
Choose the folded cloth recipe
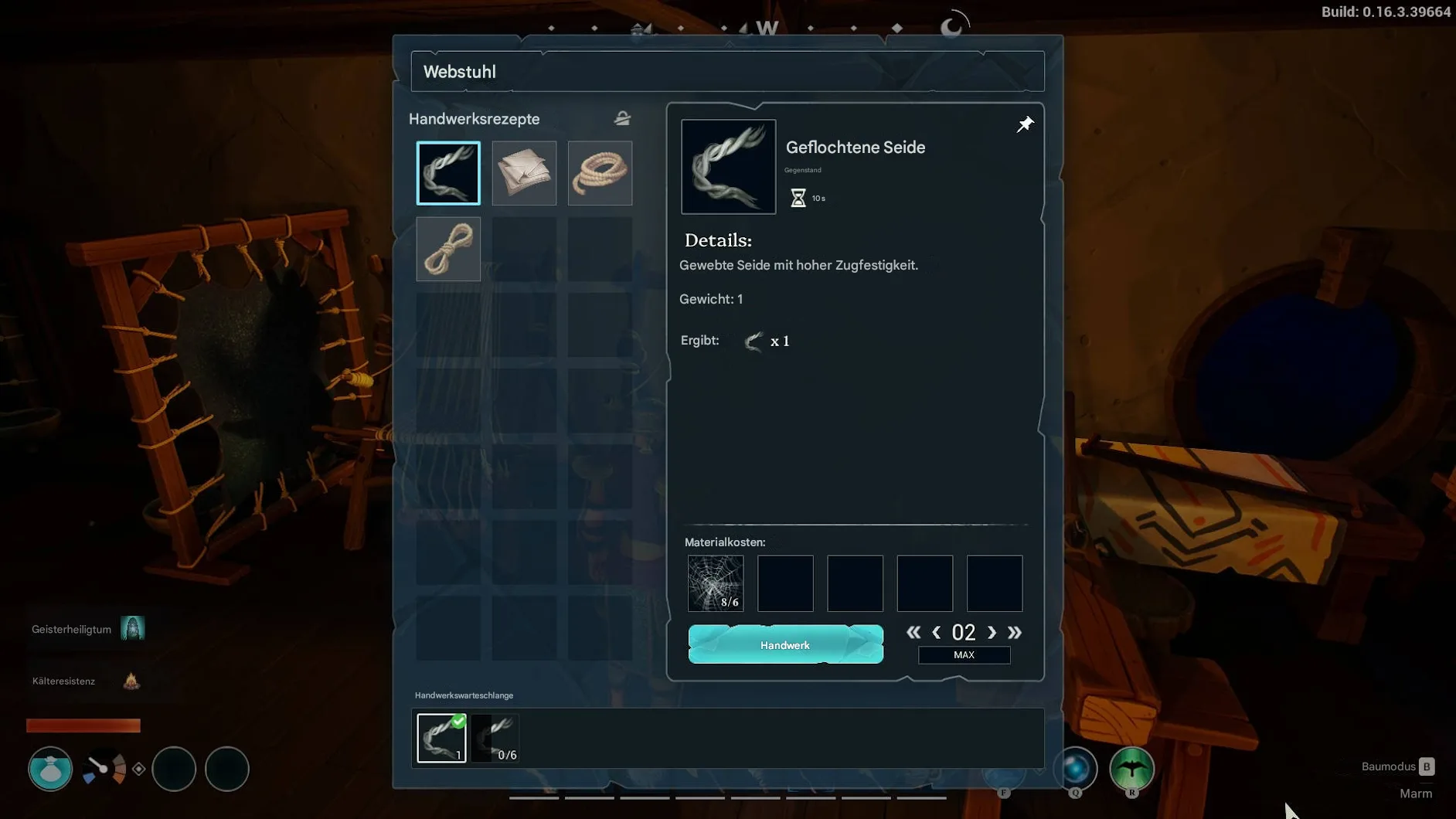(524, 173)
